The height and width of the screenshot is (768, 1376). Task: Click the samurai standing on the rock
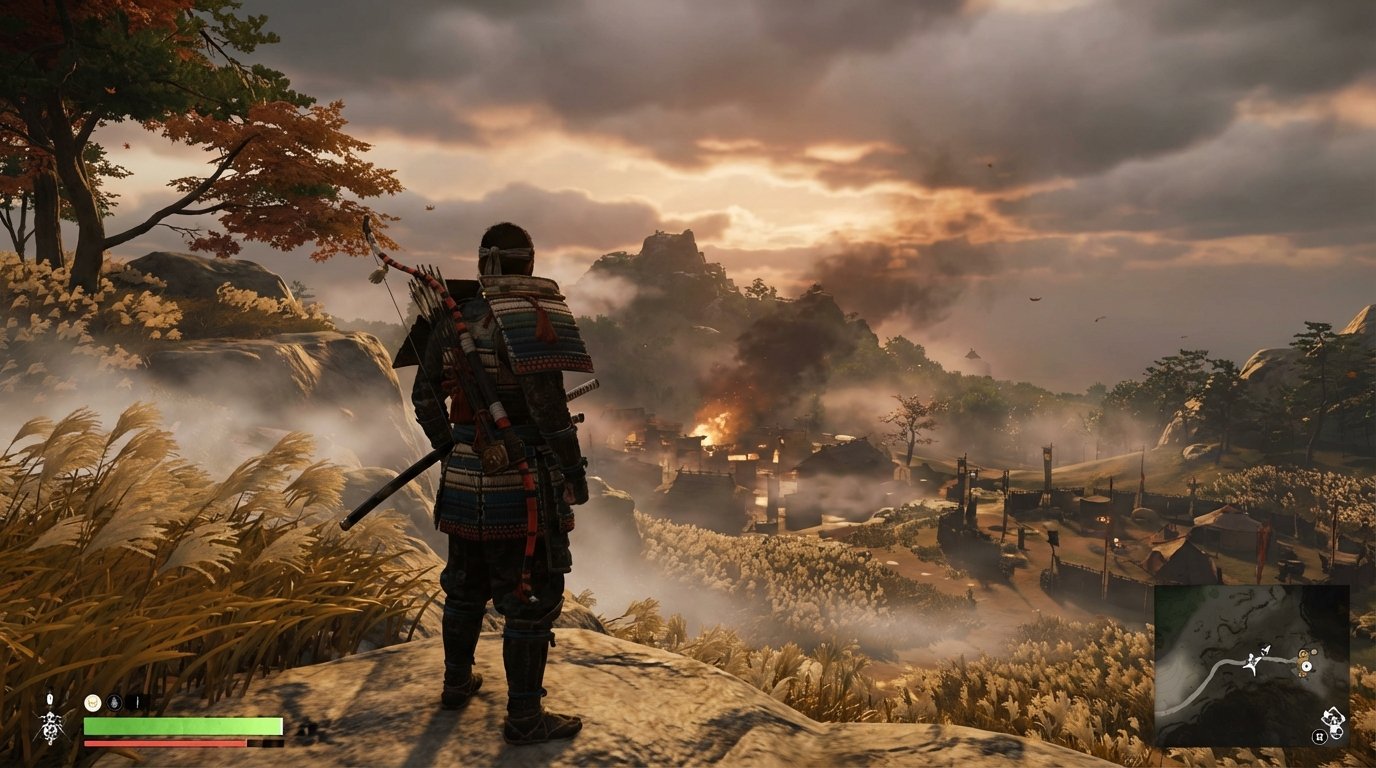click(x=505, y=450)
